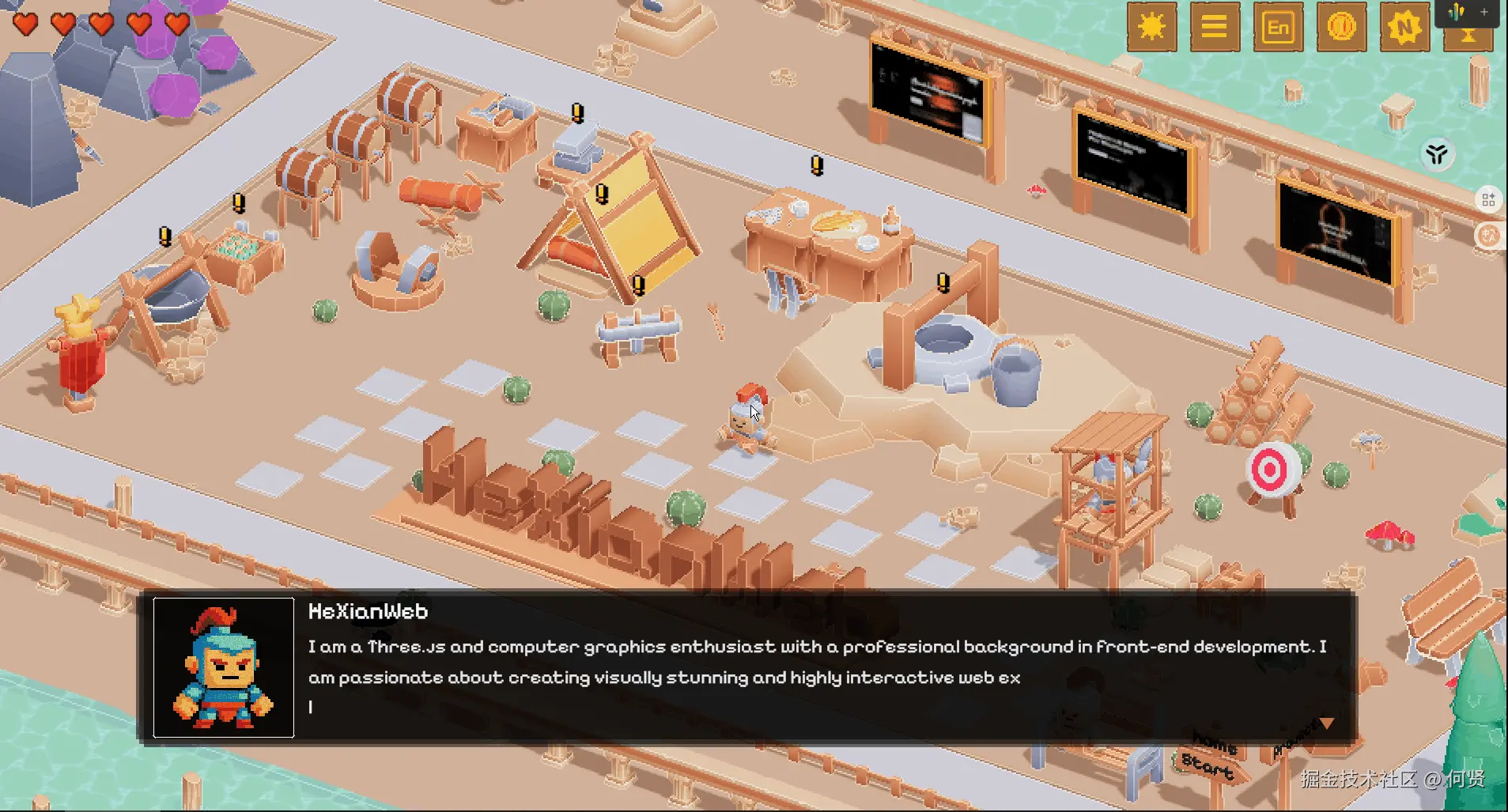Open the round Y-shaped floating button

point(1437,154)
